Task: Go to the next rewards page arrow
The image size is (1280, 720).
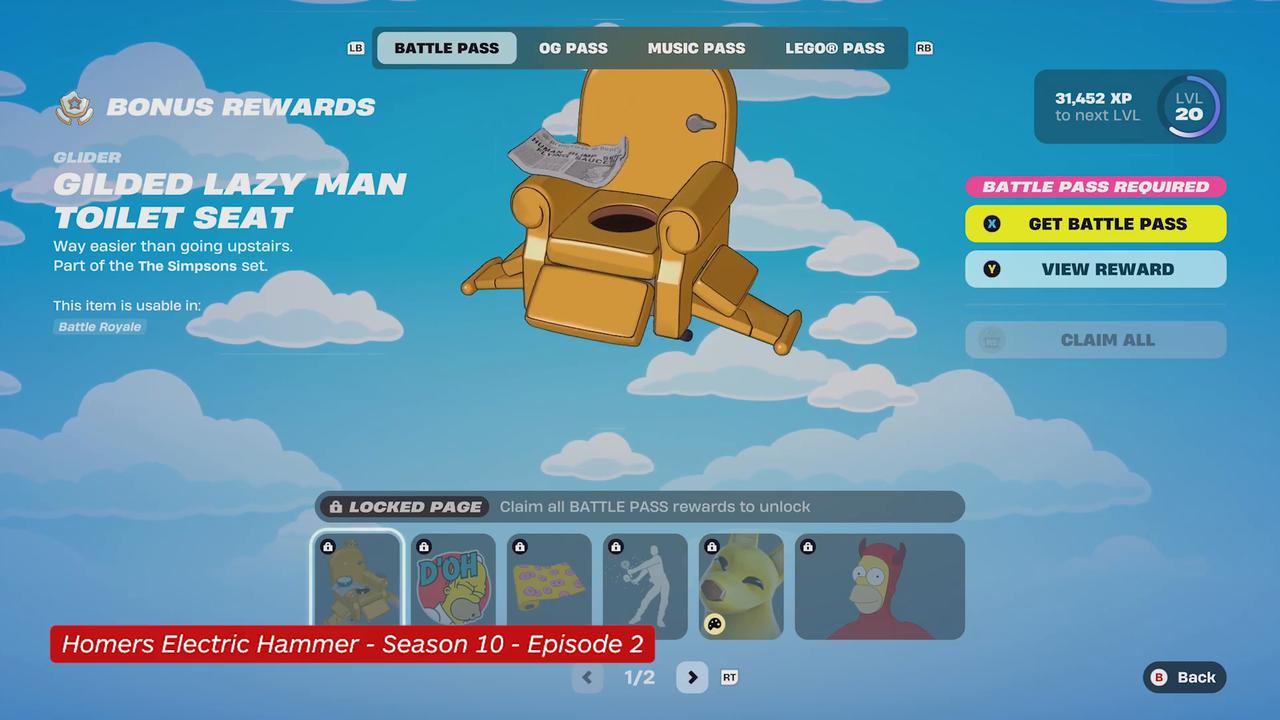Action: pos(692,678)
